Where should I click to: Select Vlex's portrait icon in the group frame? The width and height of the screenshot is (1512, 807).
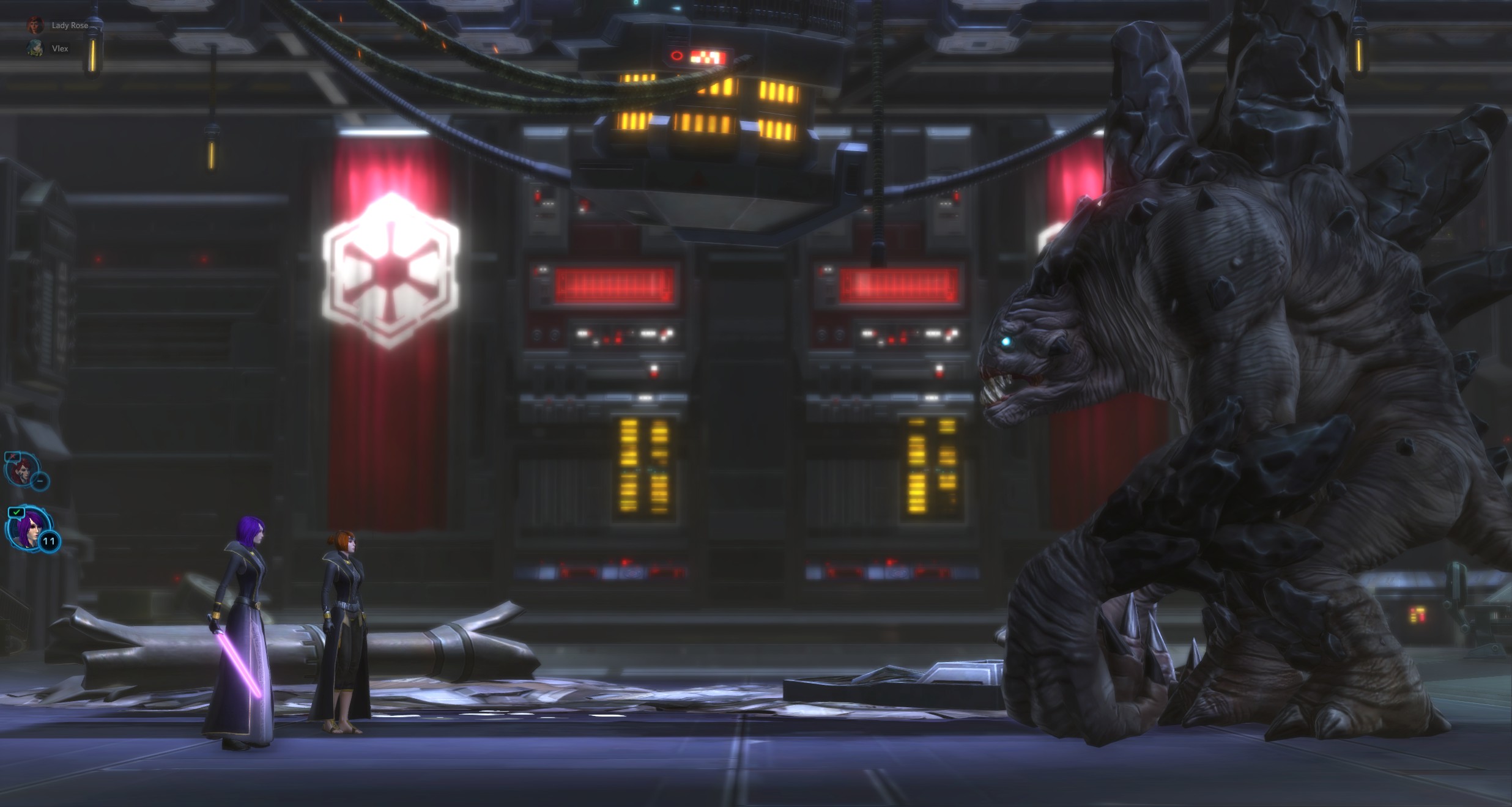point(34,49)
